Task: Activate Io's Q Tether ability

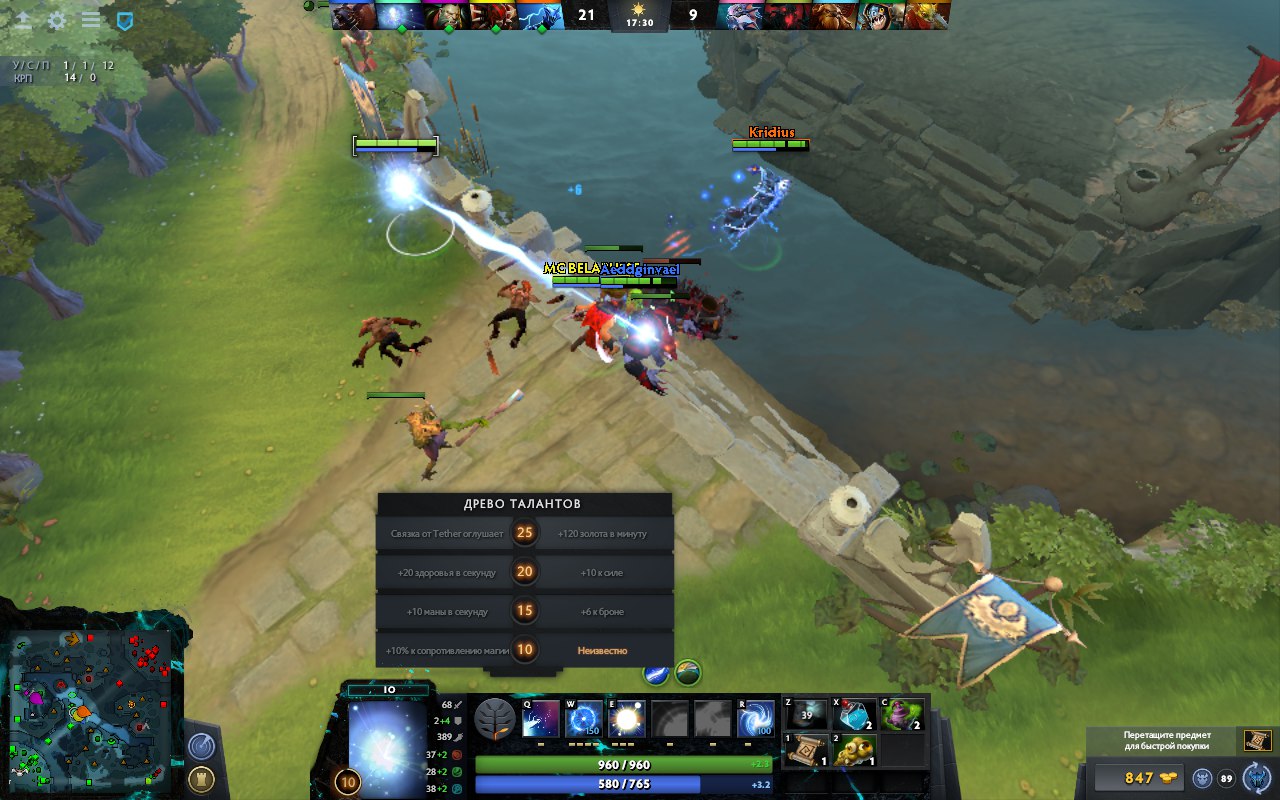Action: pos(541,719)
